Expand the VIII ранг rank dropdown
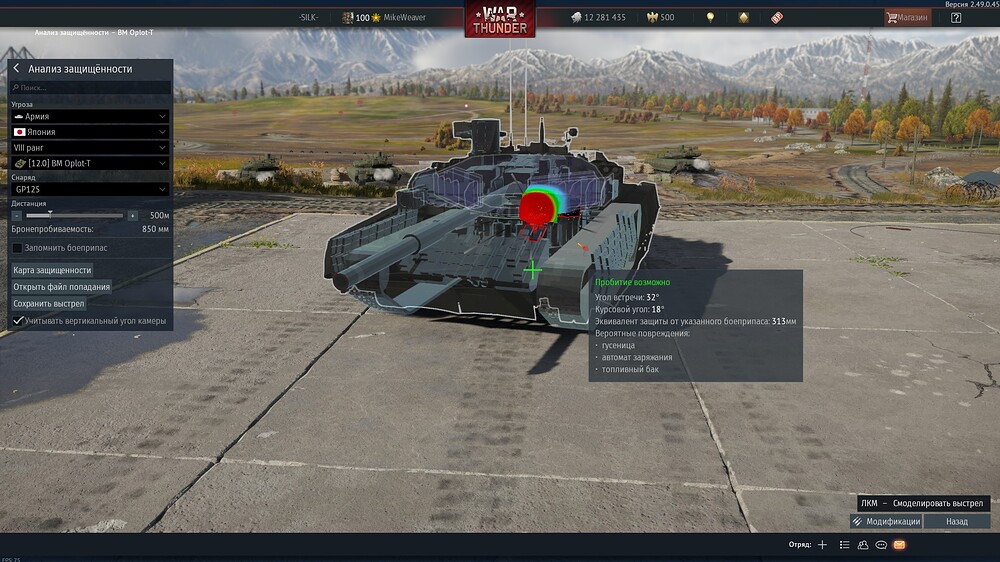The width and height of the screenshot is (1000, 562). point(90,147)
